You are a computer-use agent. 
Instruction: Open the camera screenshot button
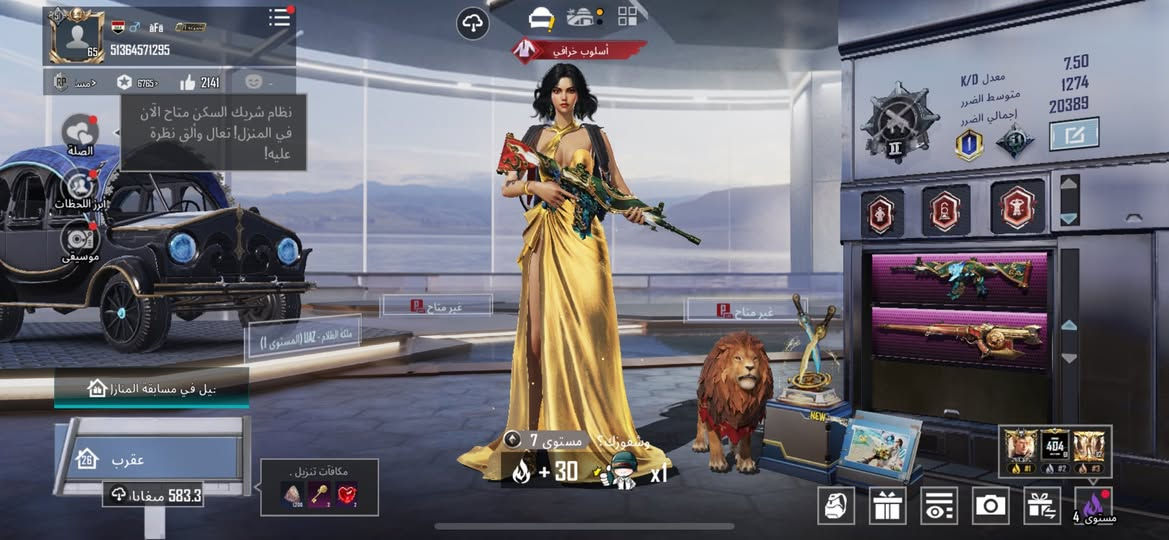pyautogui.click(x=991, y=505)
